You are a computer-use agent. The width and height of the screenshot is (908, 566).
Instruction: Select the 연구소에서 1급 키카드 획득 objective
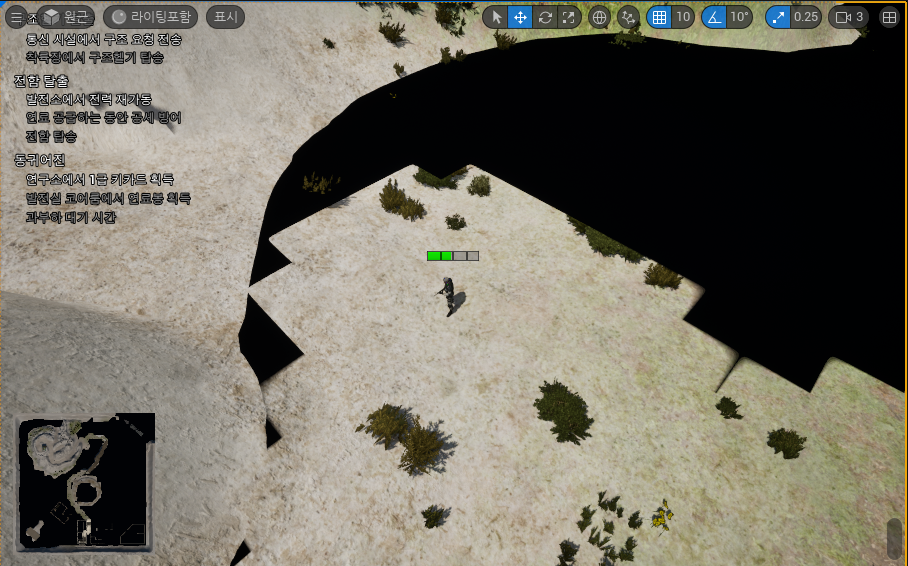[100, 179]
